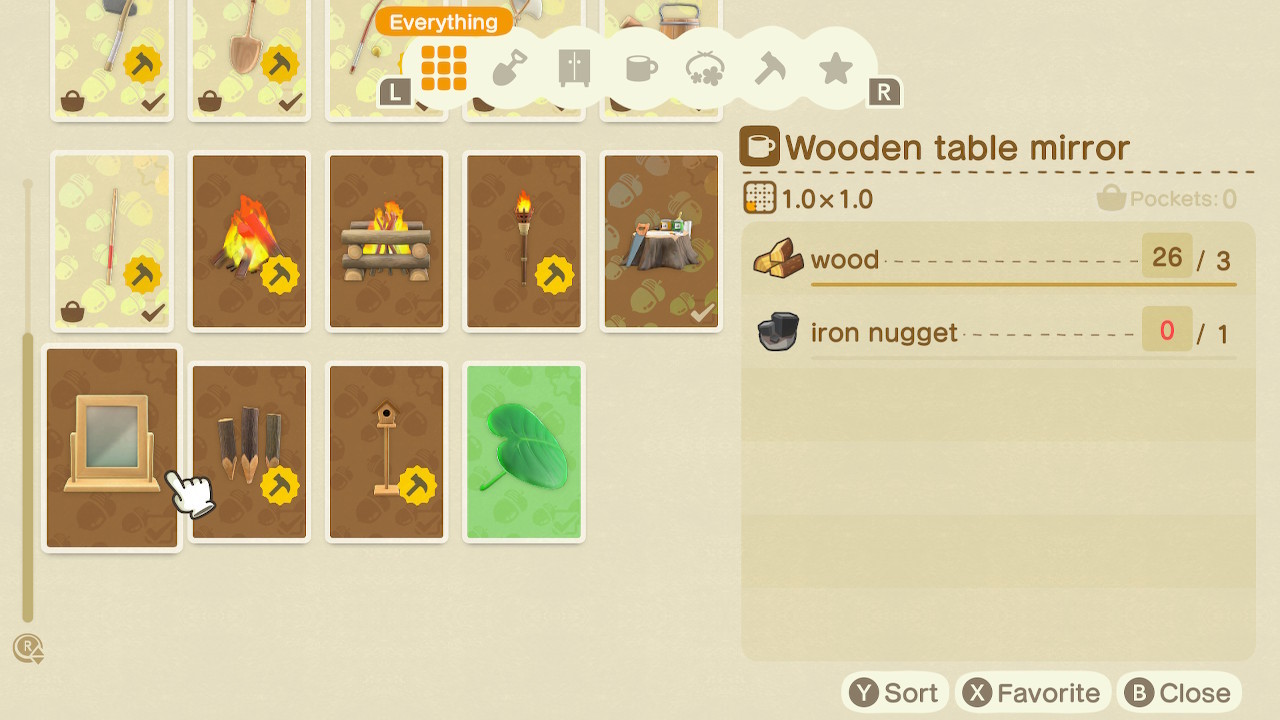Select the shovel tools category icon
Viewport: 1280px width, 720px height.
point(508,68)
